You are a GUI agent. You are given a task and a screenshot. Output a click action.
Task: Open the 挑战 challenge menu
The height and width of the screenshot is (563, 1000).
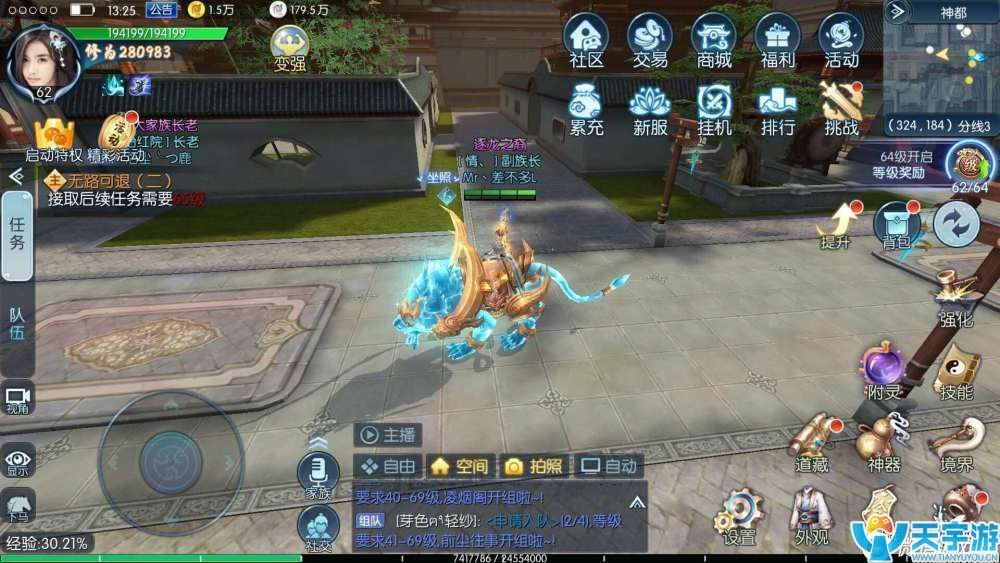841,107
